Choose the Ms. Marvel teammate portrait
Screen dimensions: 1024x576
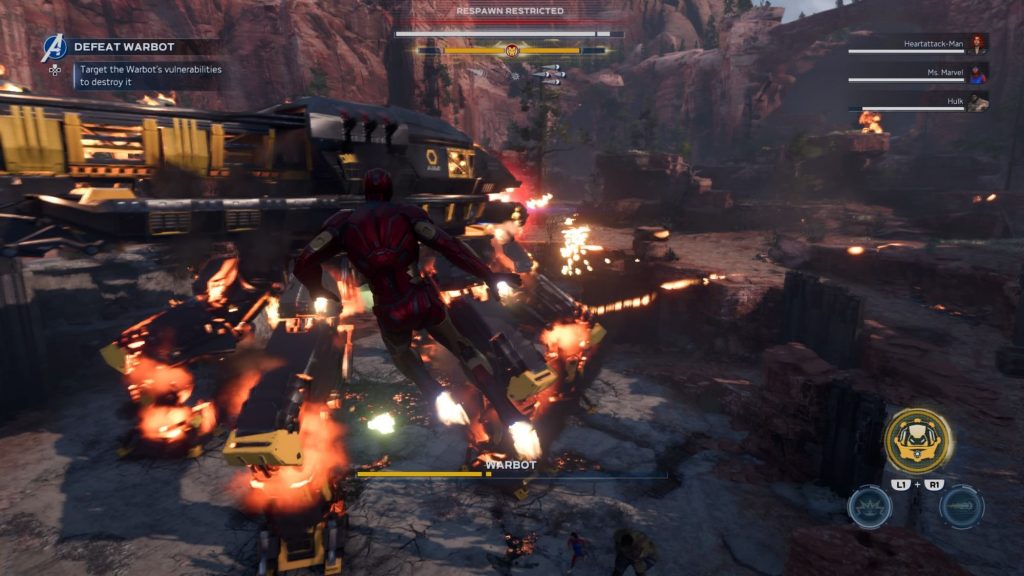click(977, 74)
